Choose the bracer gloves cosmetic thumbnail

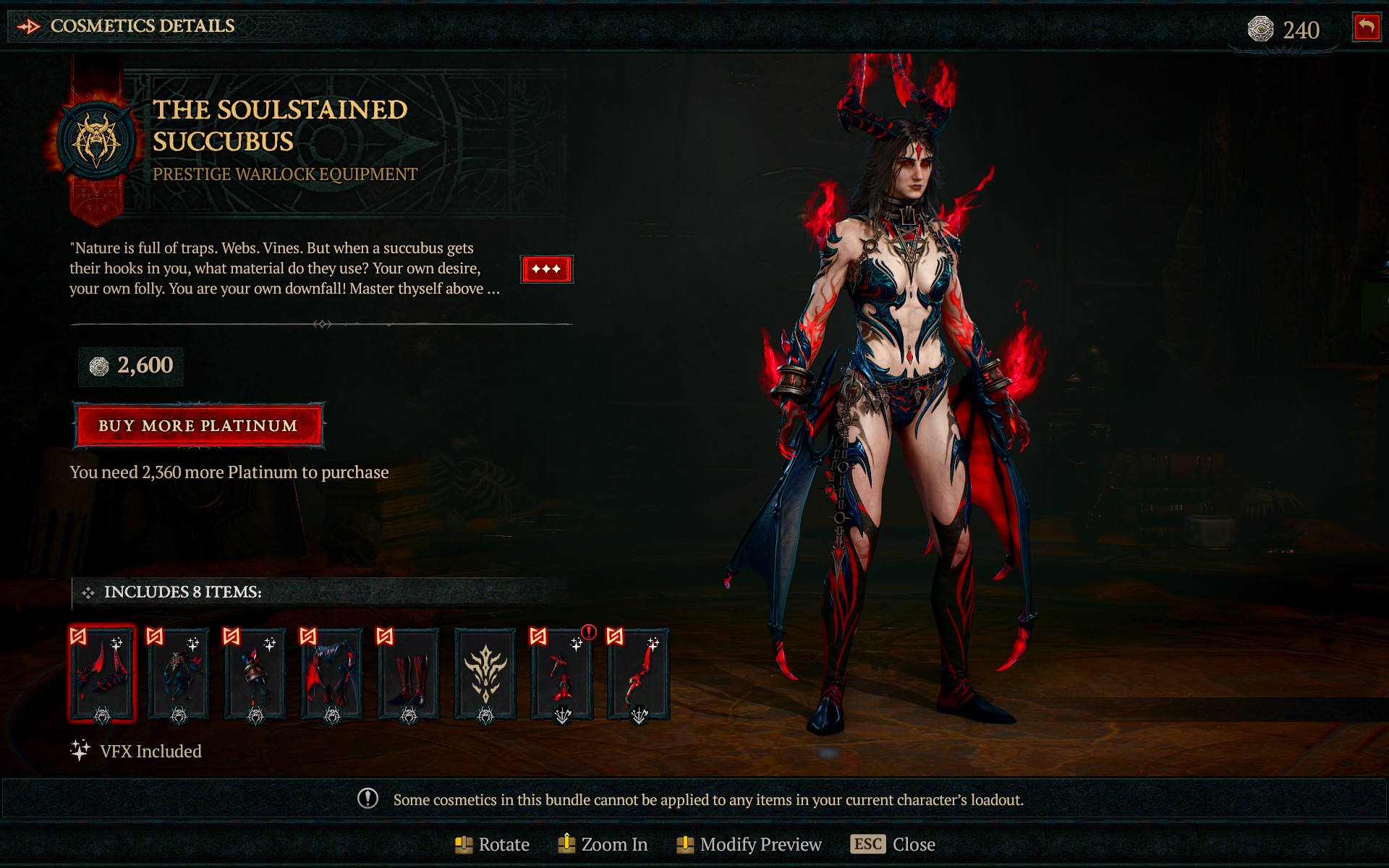(x=255, y=674)
